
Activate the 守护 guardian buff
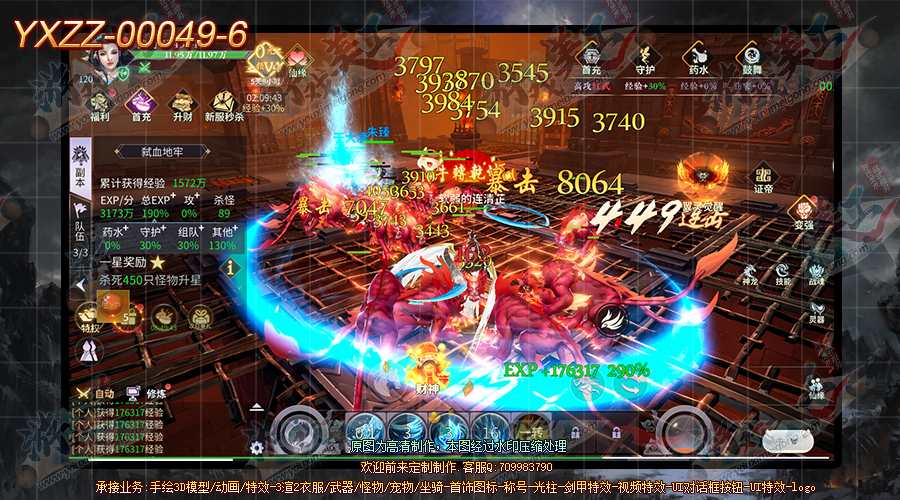tap(644, 54)
